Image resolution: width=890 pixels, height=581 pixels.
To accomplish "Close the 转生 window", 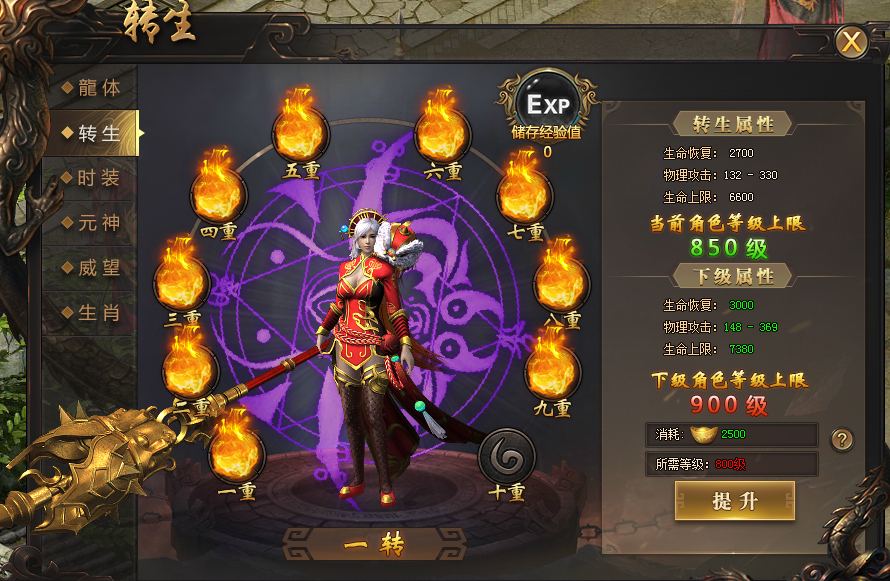I will tap(851, 42).
